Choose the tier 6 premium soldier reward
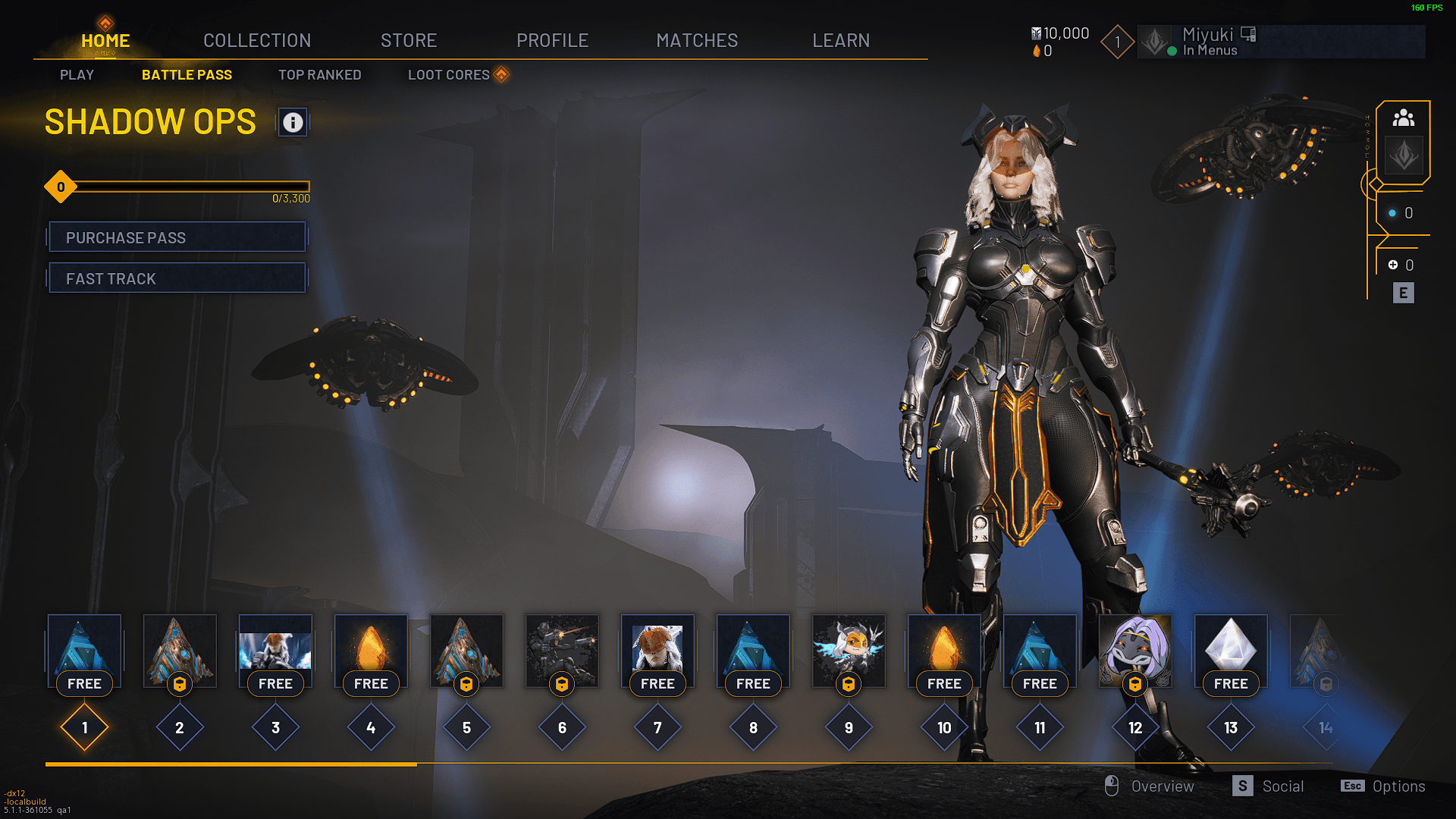Screen dimensions: 1456x819 562,650
